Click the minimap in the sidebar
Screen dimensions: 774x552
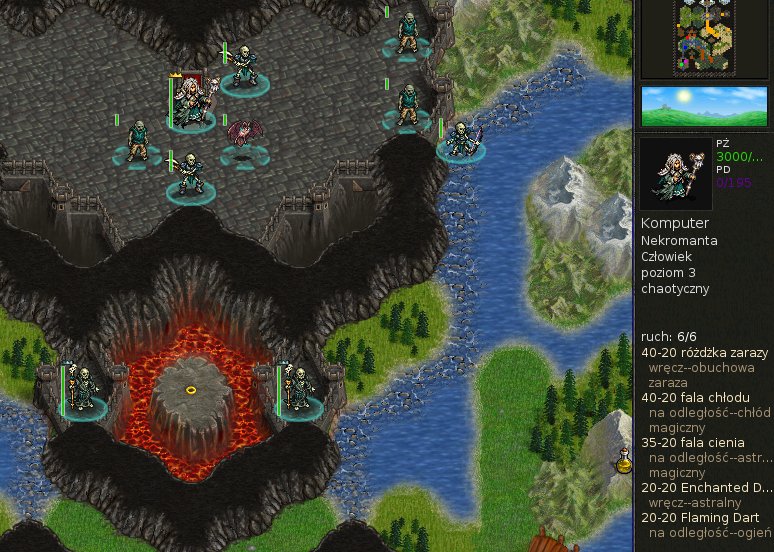click(704, 38)
